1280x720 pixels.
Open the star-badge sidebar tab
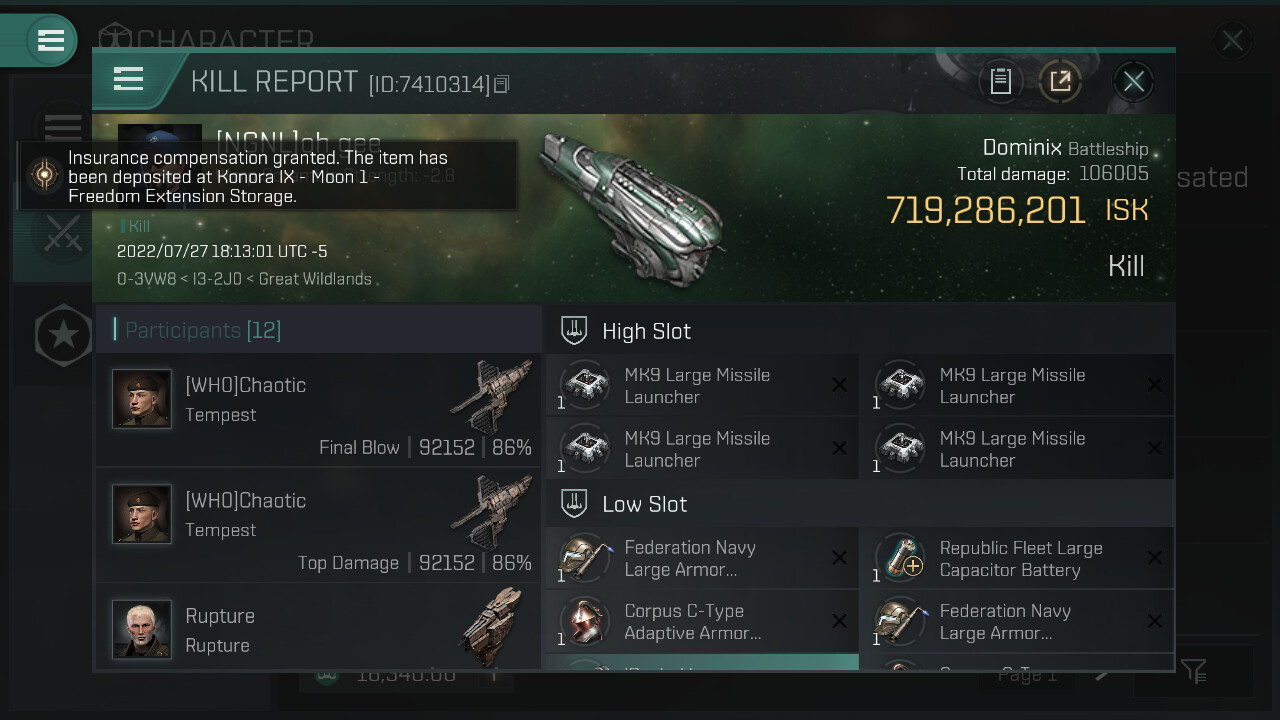tap(64, 335)
